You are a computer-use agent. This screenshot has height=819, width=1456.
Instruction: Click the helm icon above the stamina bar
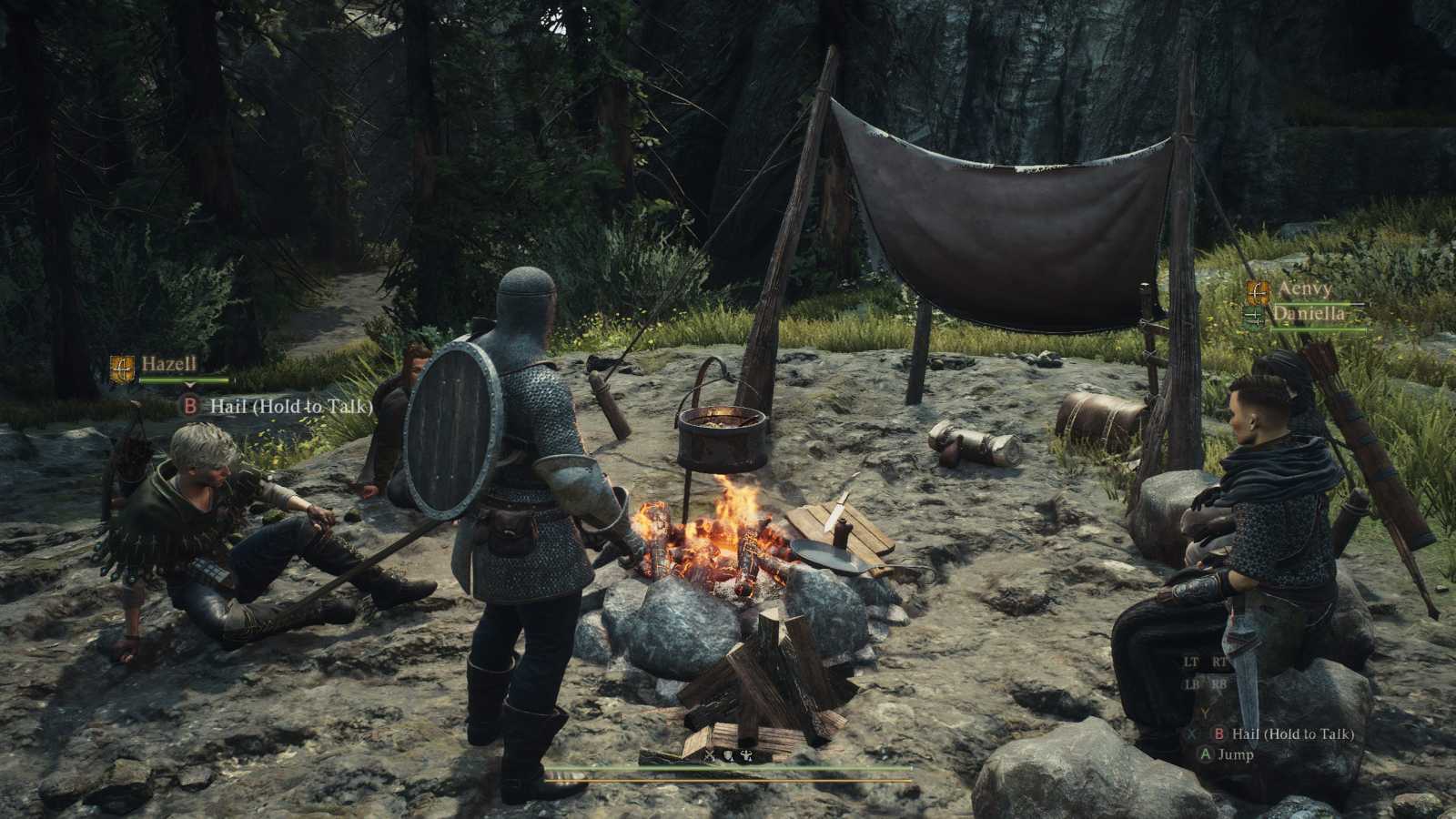click(x=746, y=755)
